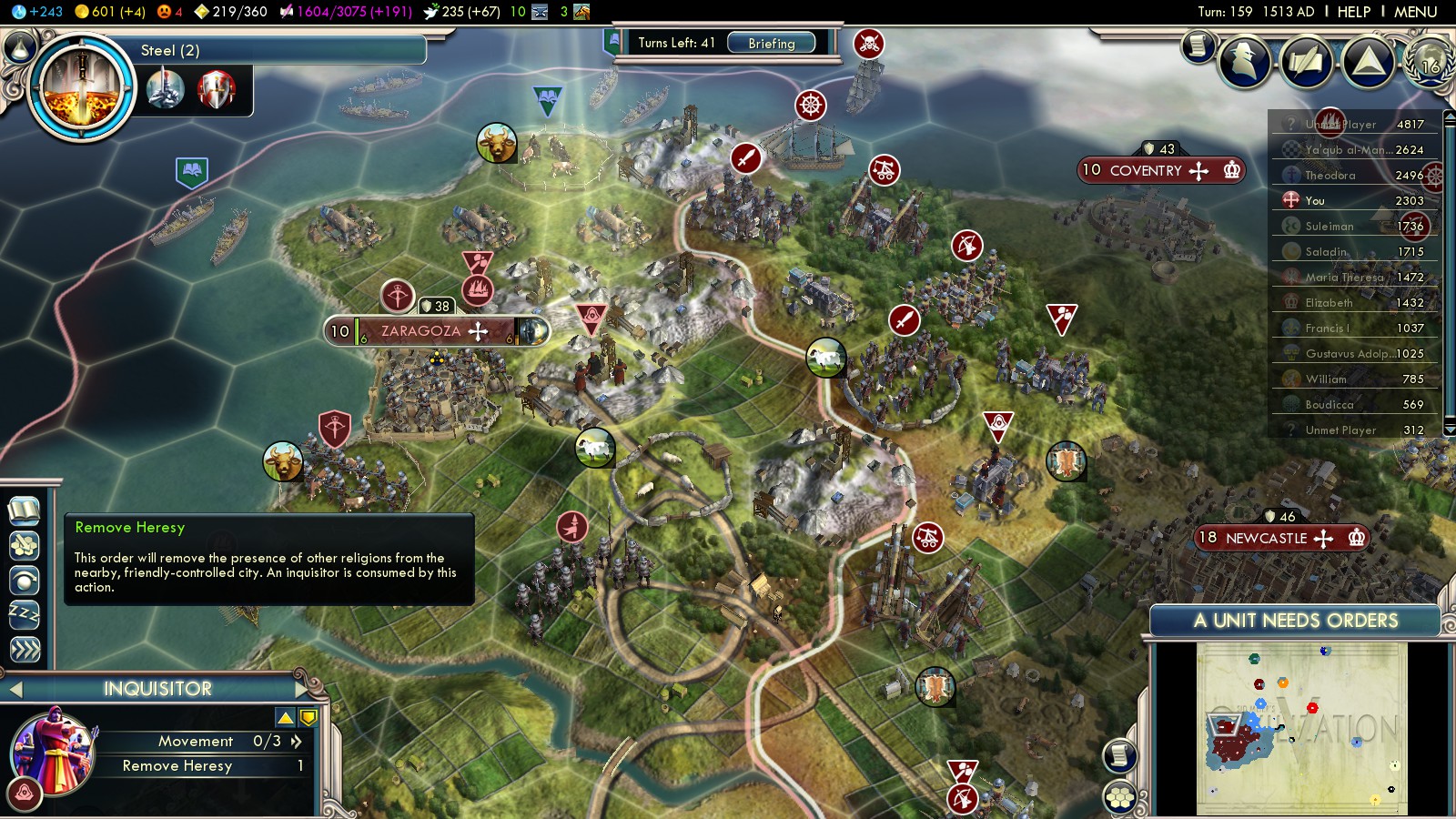Screen dimensions: 1456x819
Task: Put the Inquisitor to sleep
Action: pos(25,614)
